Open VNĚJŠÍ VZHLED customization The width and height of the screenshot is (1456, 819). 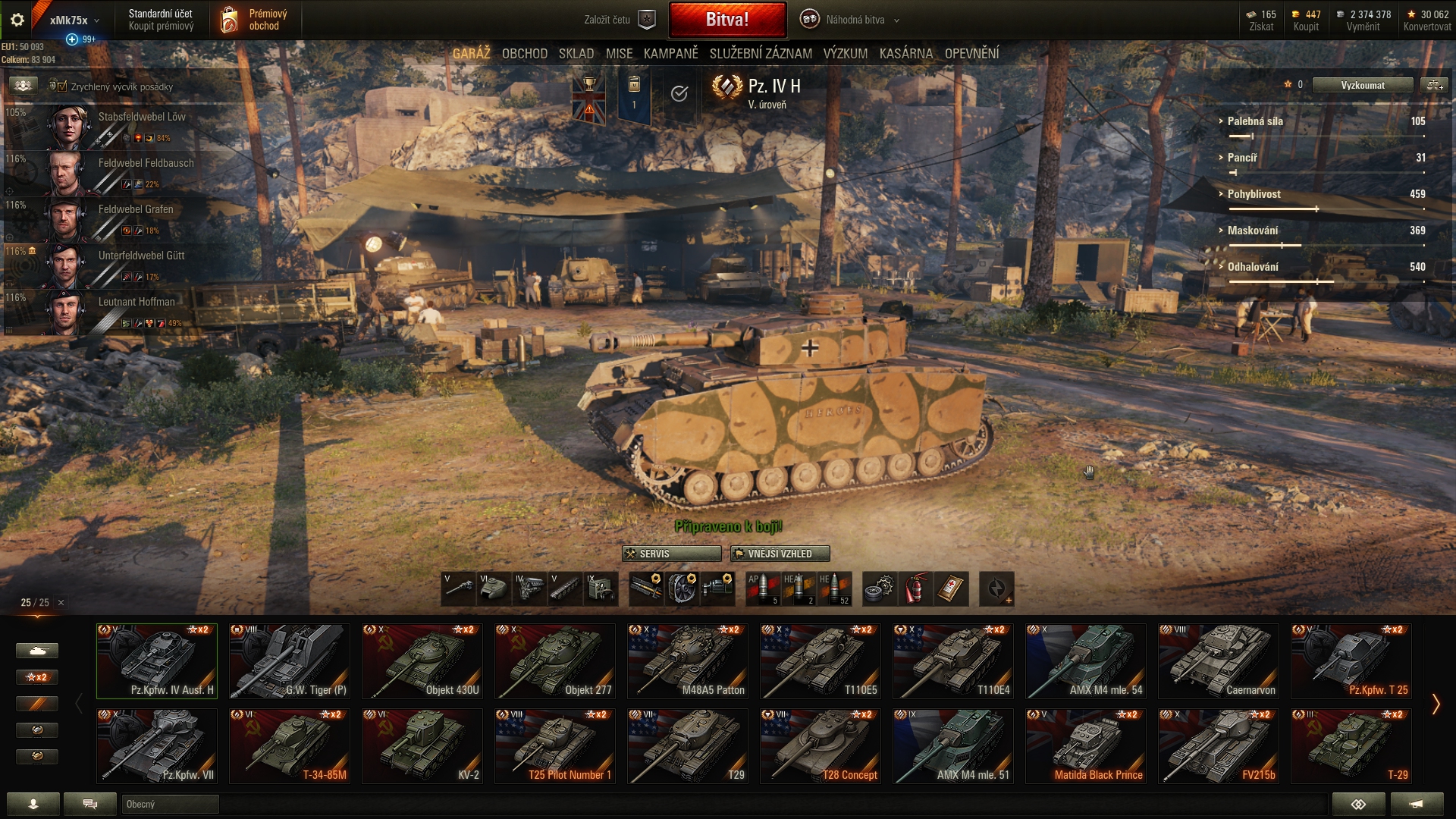(x=780, y=554)
